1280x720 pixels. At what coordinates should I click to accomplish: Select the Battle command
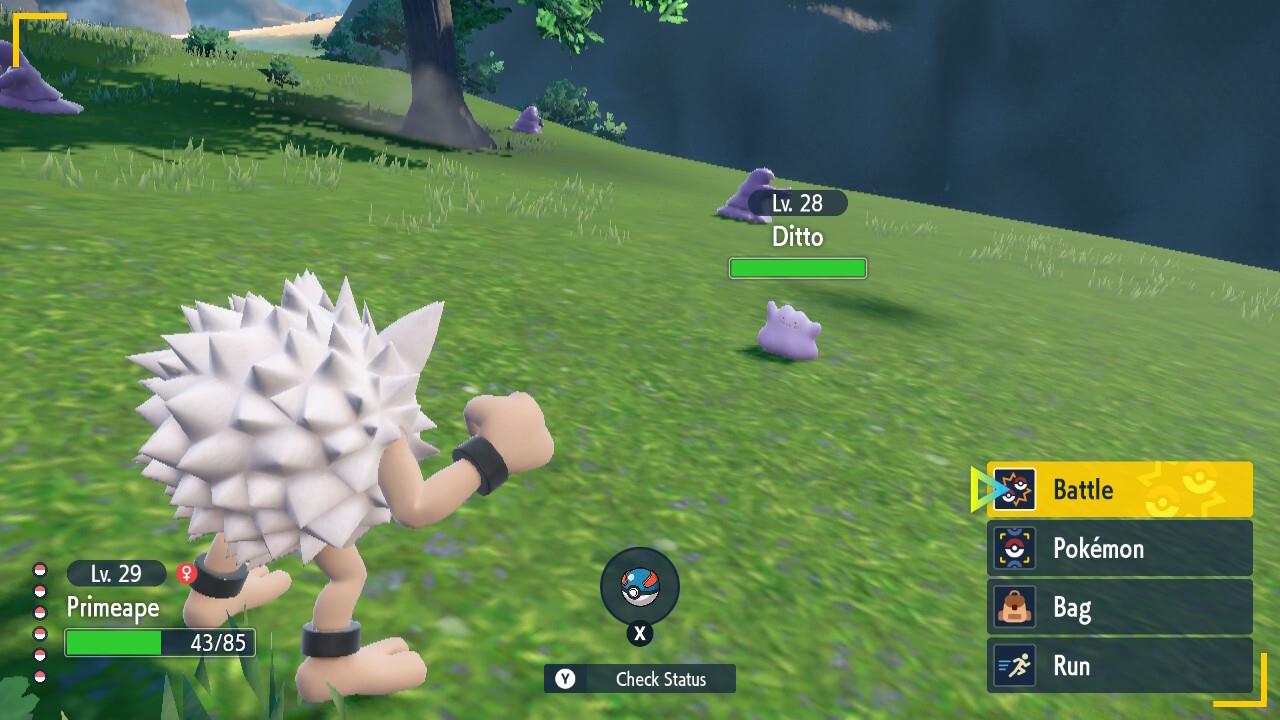(1119, 489)
